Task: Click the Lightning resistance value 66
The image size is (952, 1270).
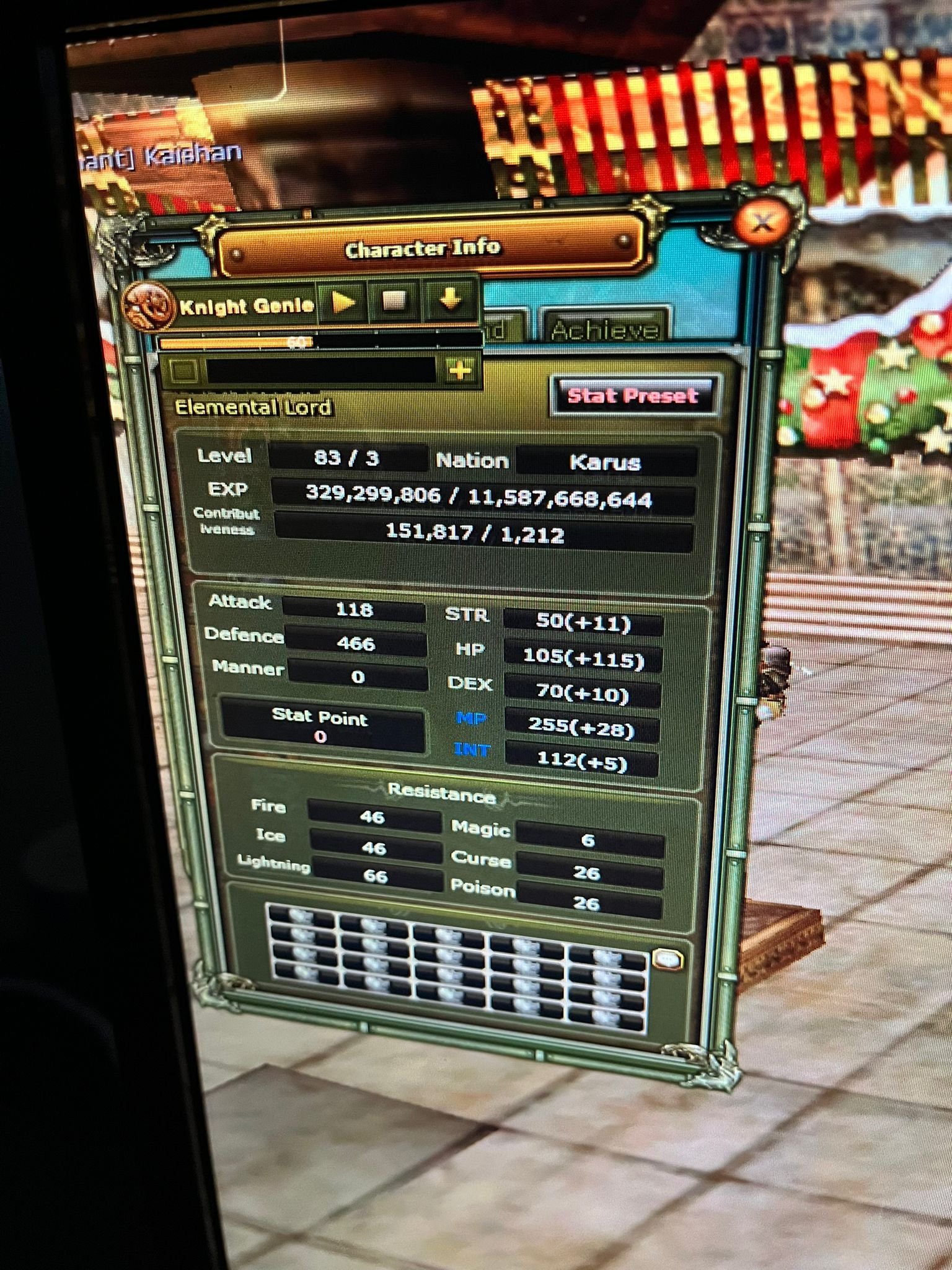Action: (x=377, y=876)
